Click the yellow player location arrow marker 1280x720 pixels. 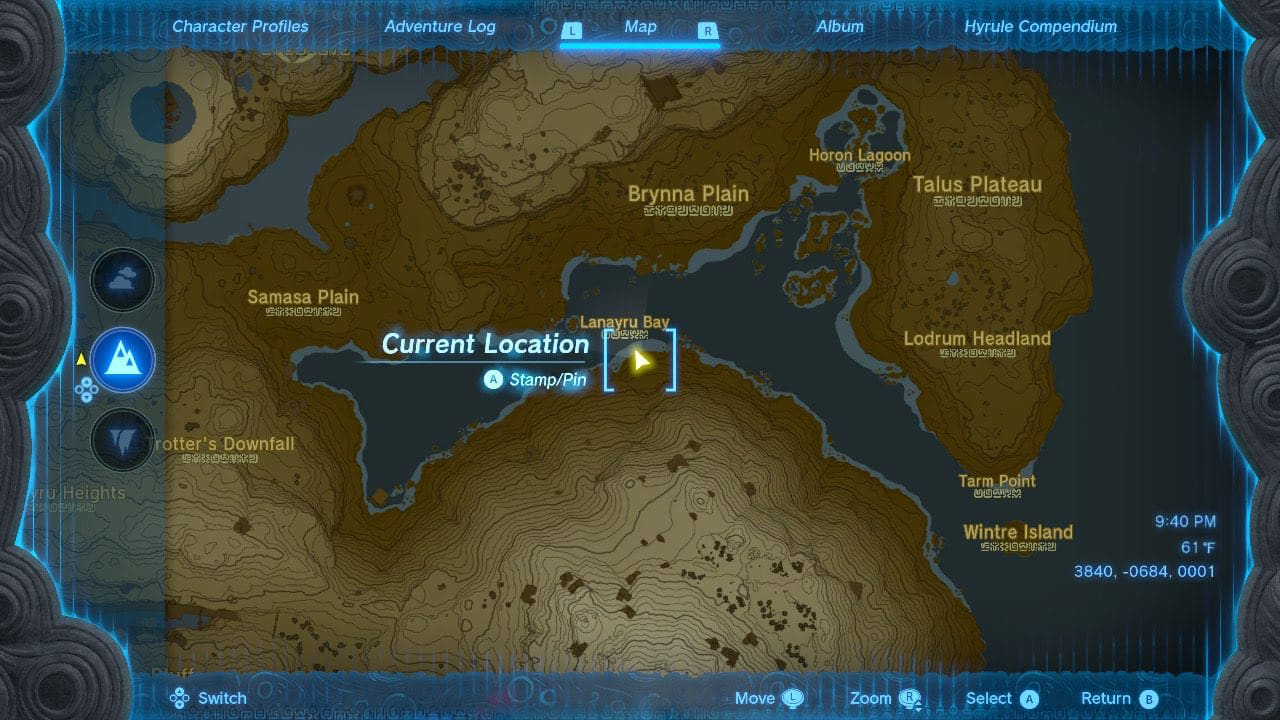[x=641, y=360]
